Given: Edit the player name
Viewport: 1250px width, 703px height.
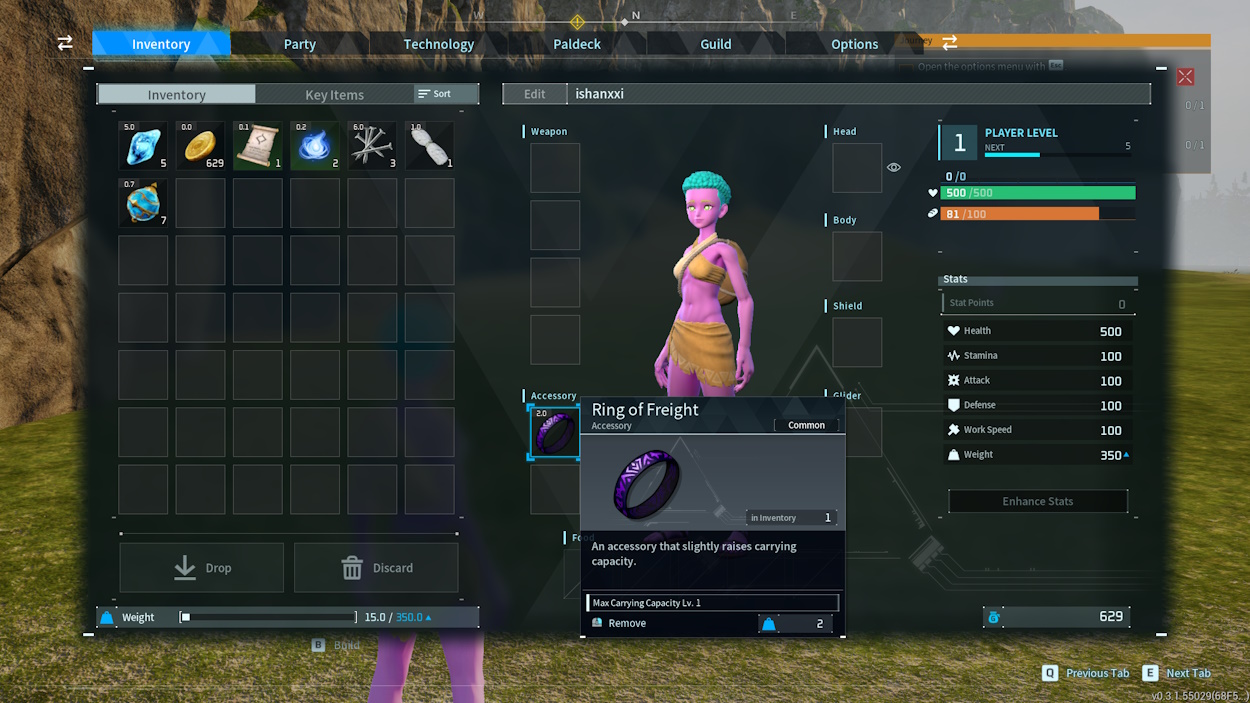Looking at the screenshot, I should click(x=534, y=94).
